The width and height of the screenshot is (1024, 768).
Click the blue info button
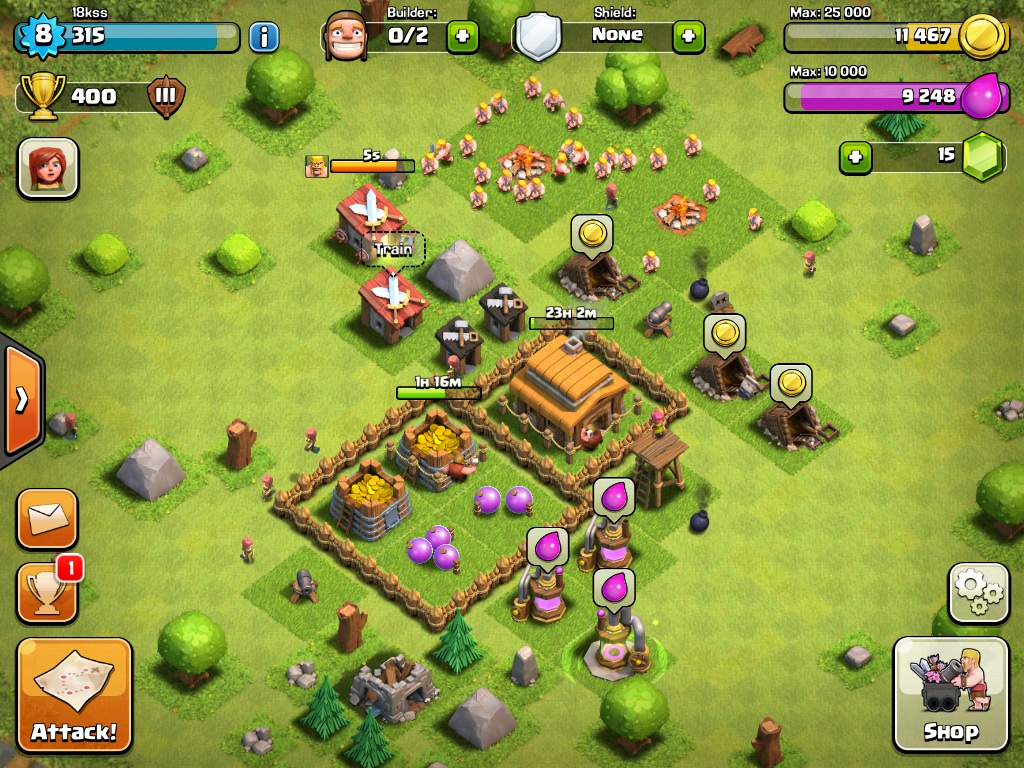click(x=263, y=38)
